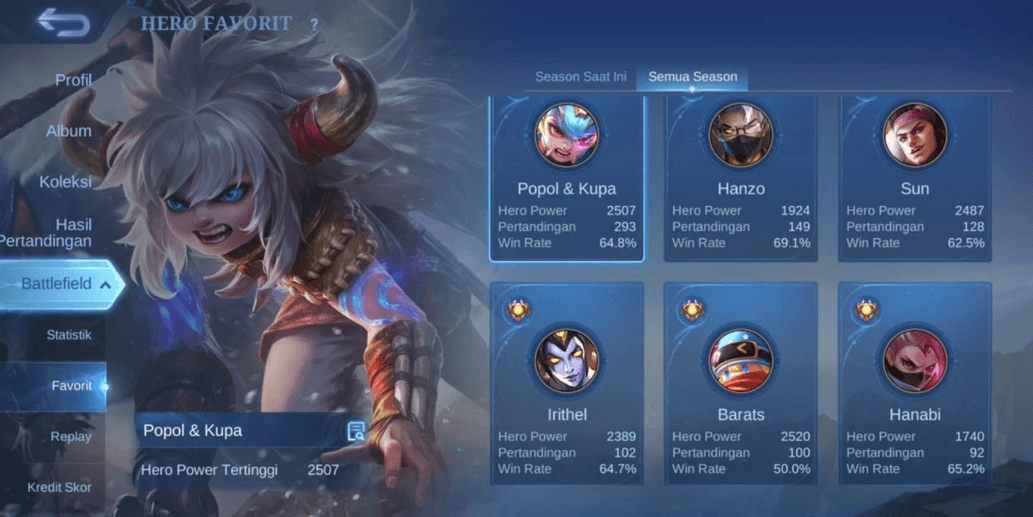Pick the Sun hero card
The image size is (1033, 517).
point(914,180)
